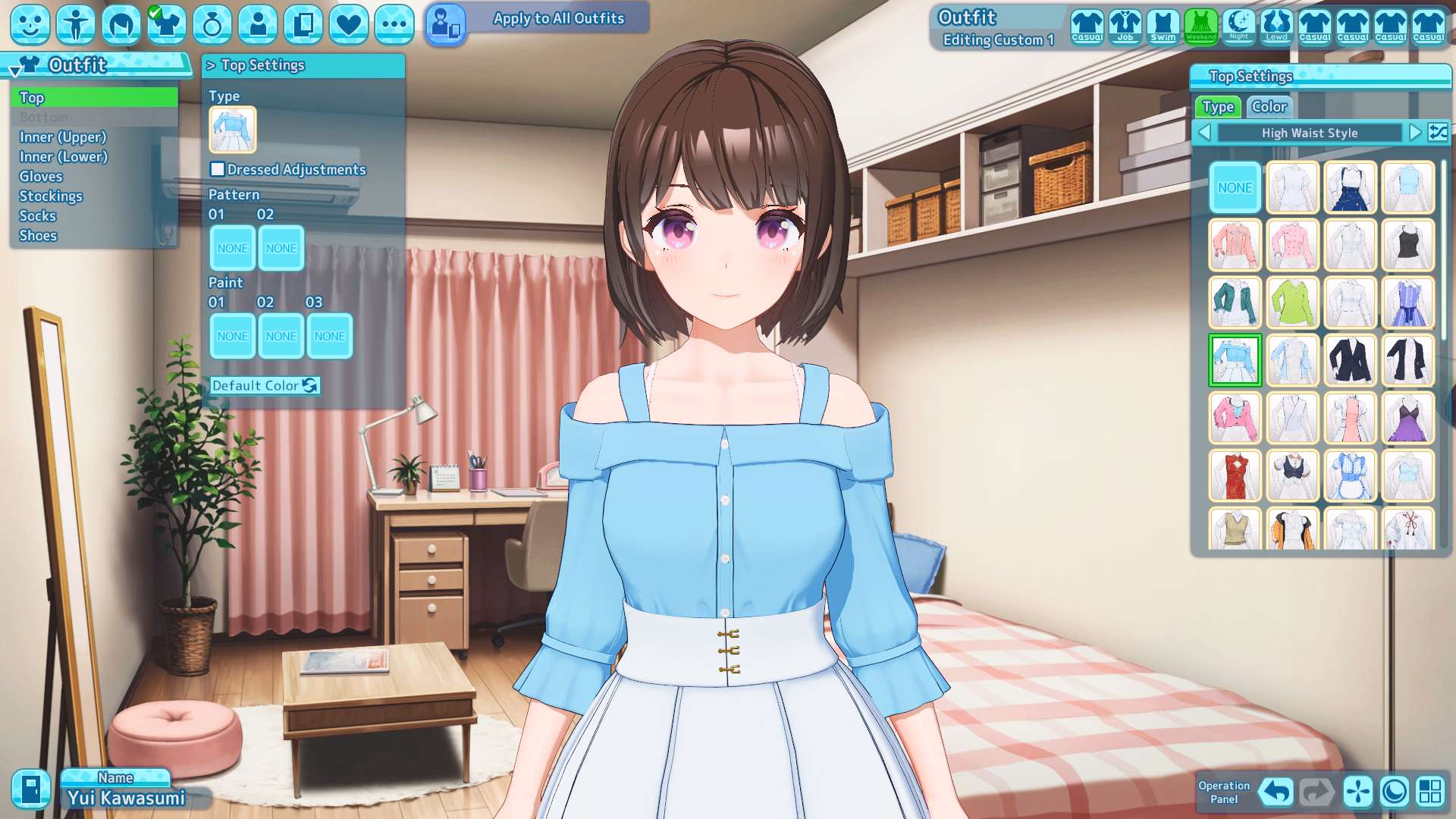
Task: Choose the red Chinese dress top
Action: [1235, 475]
